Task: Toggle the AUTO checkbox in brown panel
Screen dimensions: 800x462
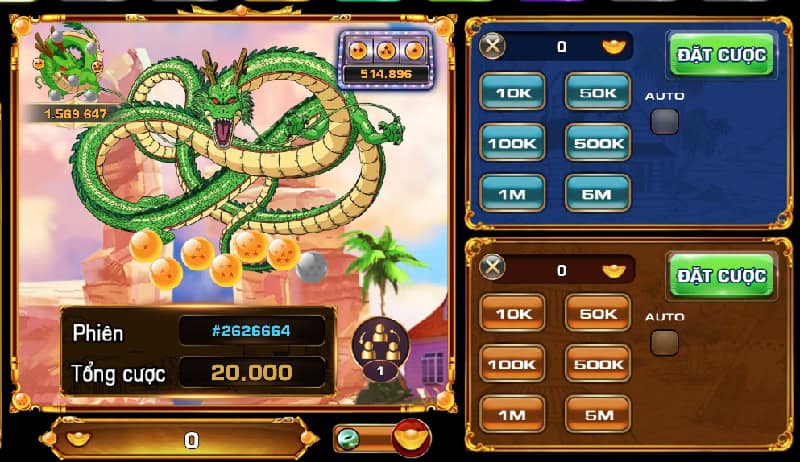Action: [664, 343]
